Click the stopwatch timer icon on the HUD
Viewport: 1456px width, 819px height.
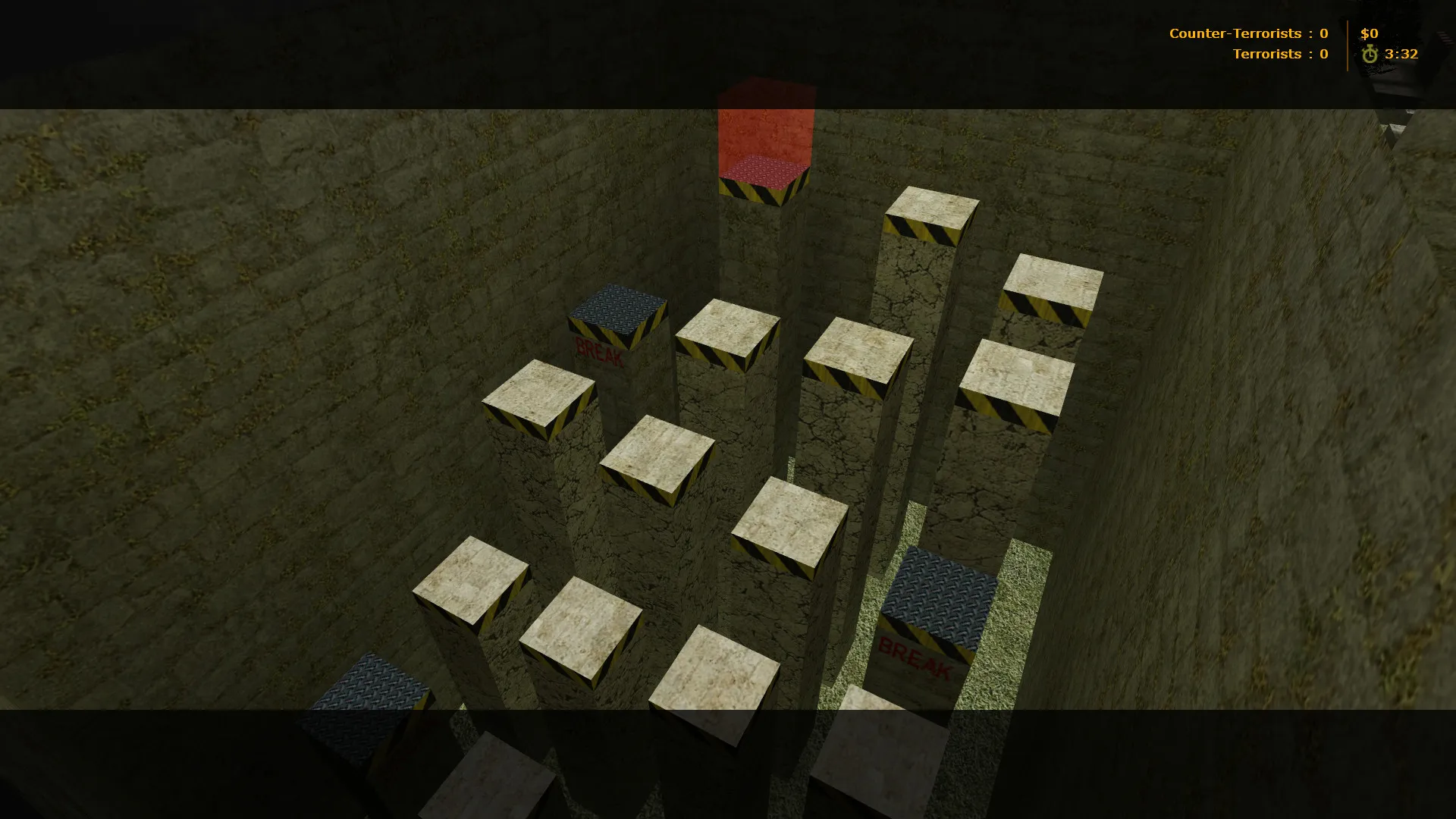point(1370,54)
